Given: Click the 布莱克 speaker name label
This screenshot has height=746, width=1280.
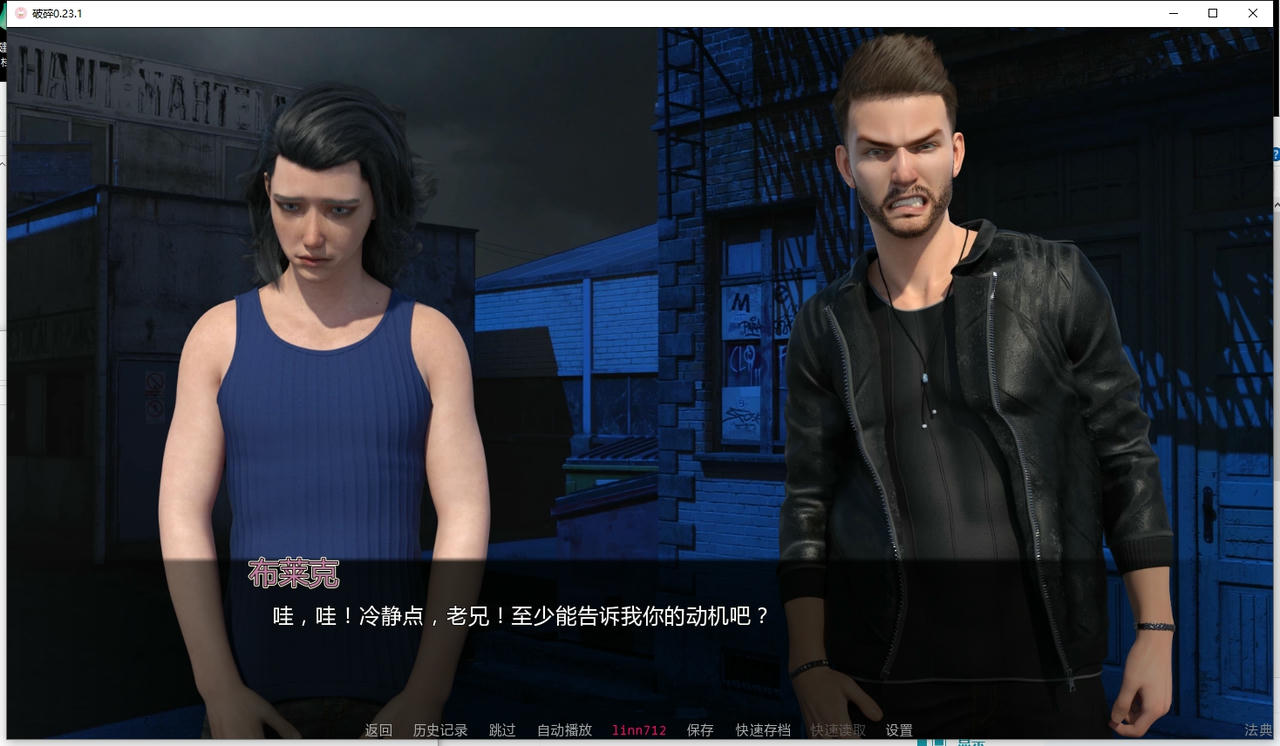Looking at the screenshot, I should point(294,575).
